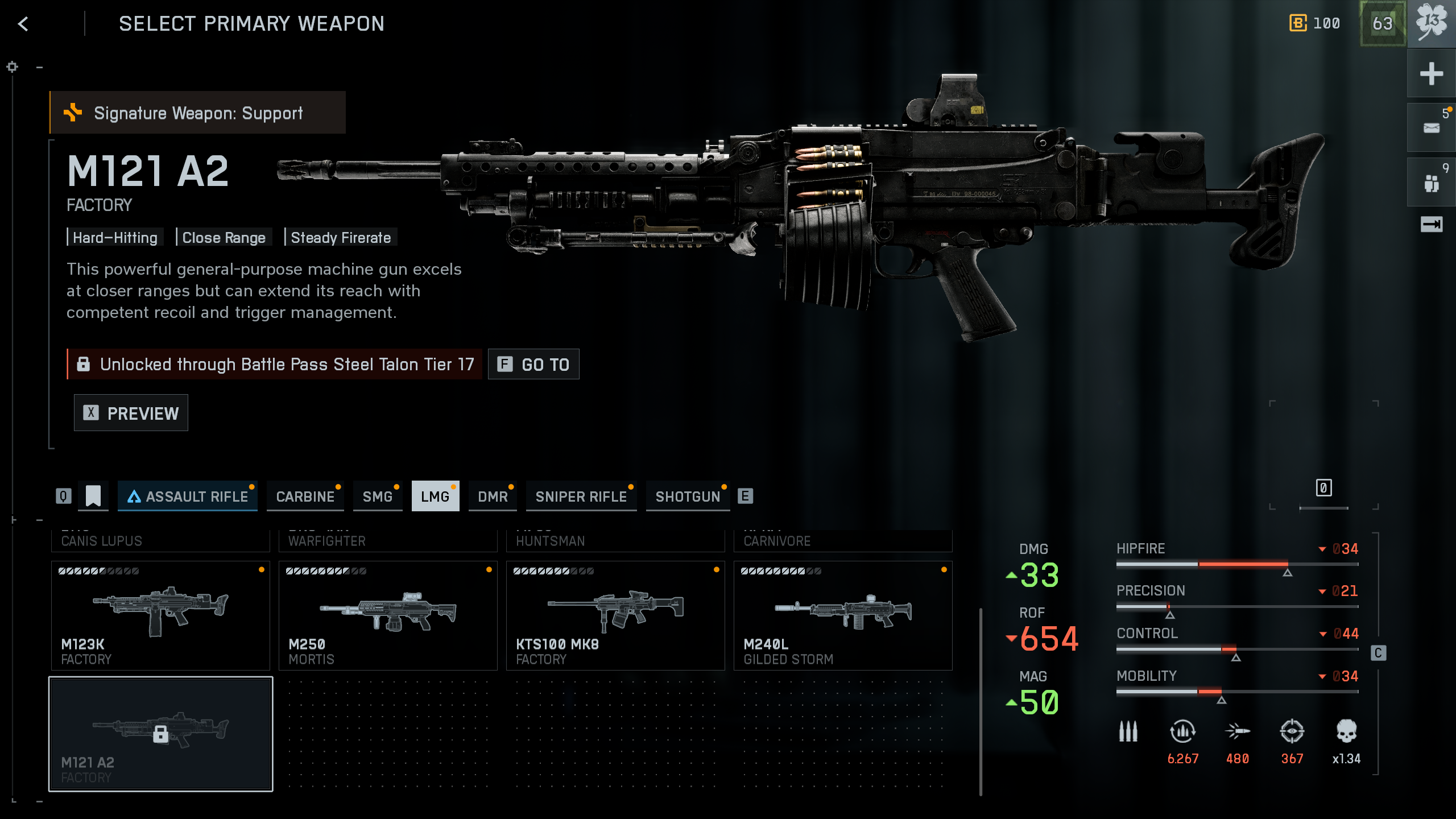This screenshot has height=819, width=1456.
Task: Select the locked M121 A2 tile
Action: [x=160, y=734]
